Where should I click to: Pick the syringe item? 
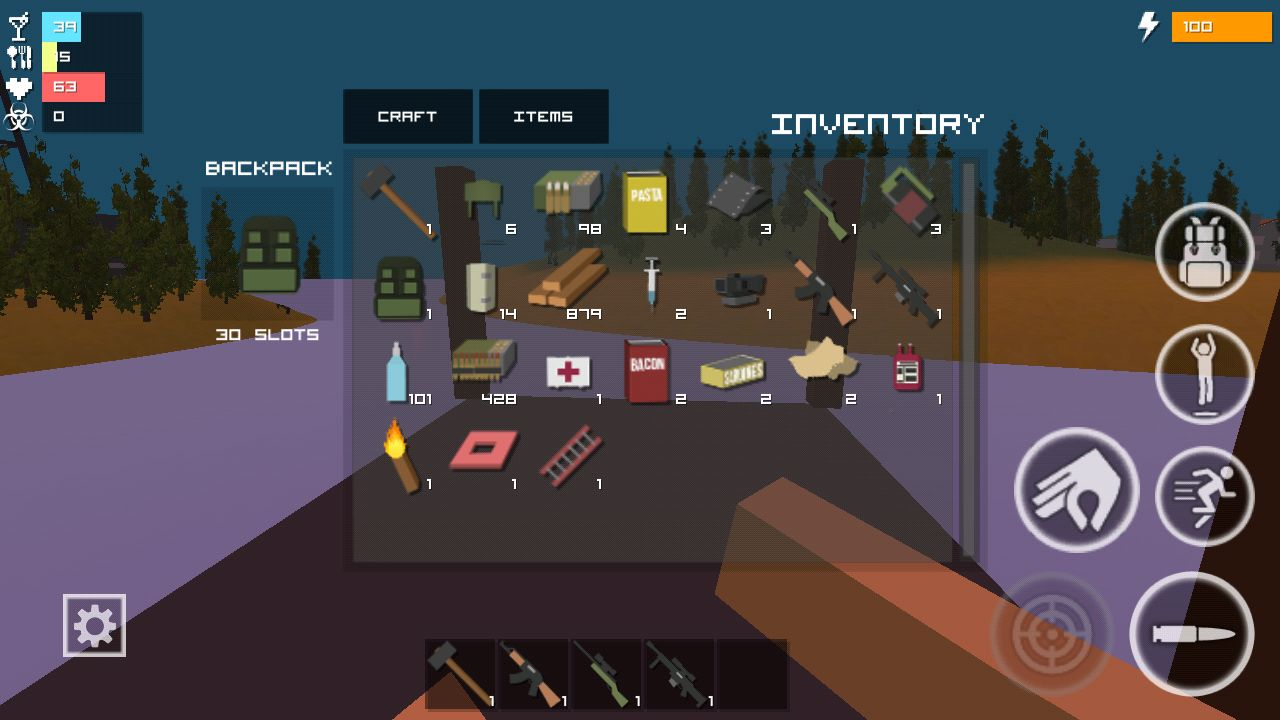click(652, 283)
